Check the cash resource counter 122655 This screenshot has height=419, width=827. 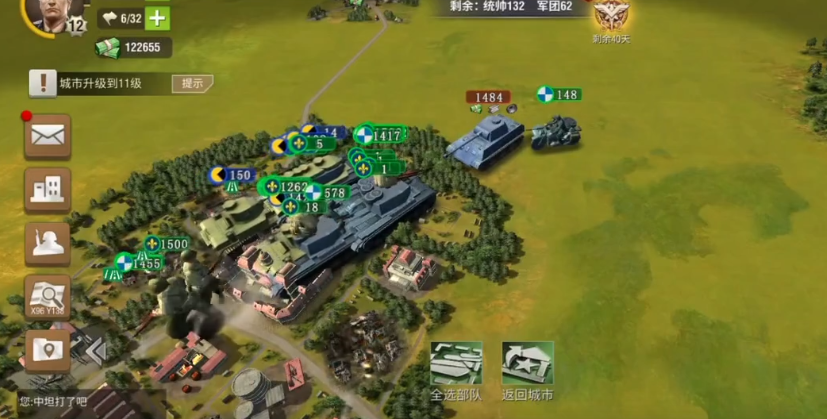click(133, 47)
